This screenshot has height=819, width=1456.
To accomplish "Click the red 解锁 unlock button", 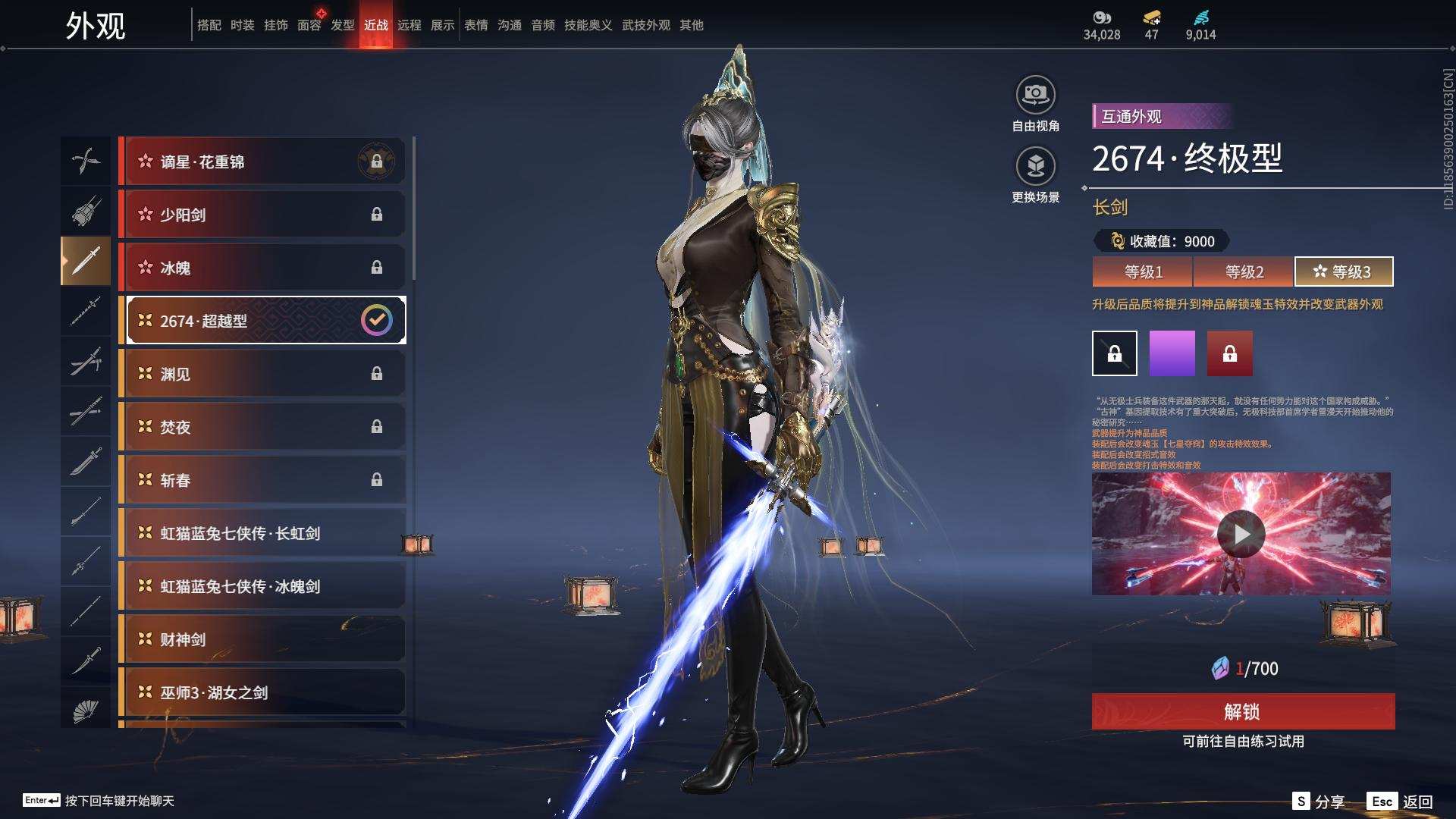I will tap(1243, 711).
